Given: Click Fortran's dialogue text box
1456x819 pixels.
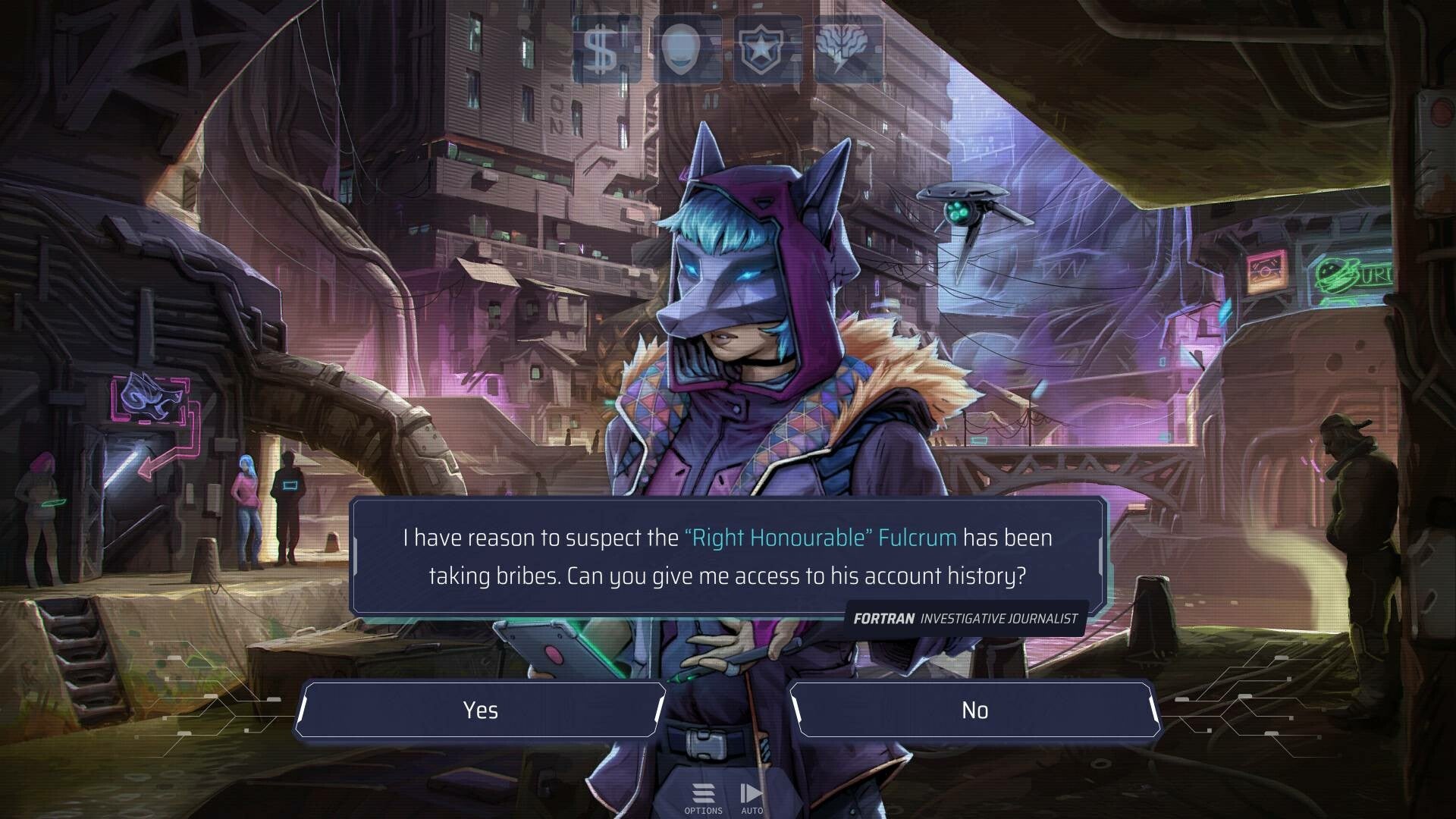Looking at the screenshot, I should (x=726, y=557).
